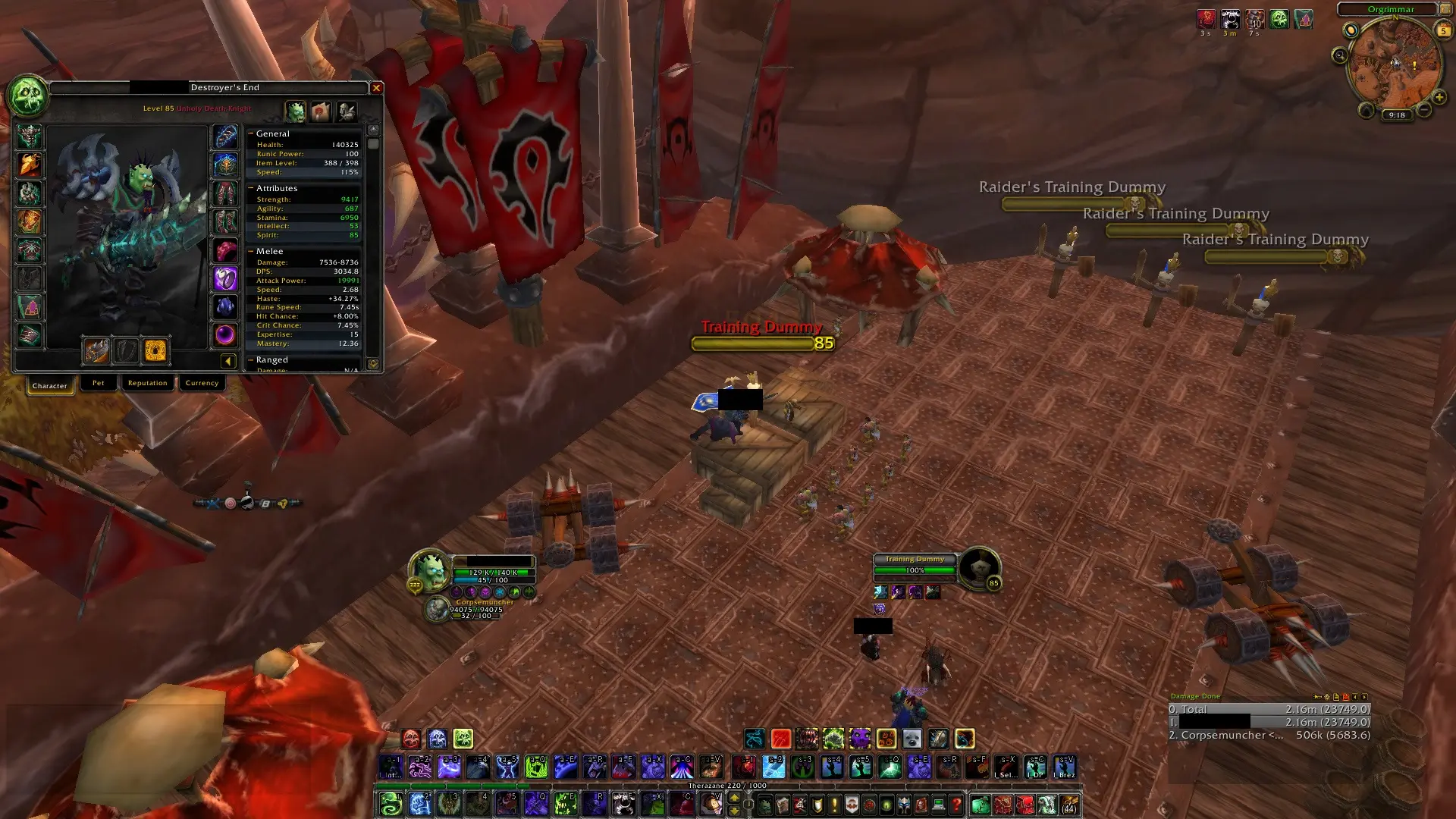Switch to the Pet tab

click(x=99, y=383)
